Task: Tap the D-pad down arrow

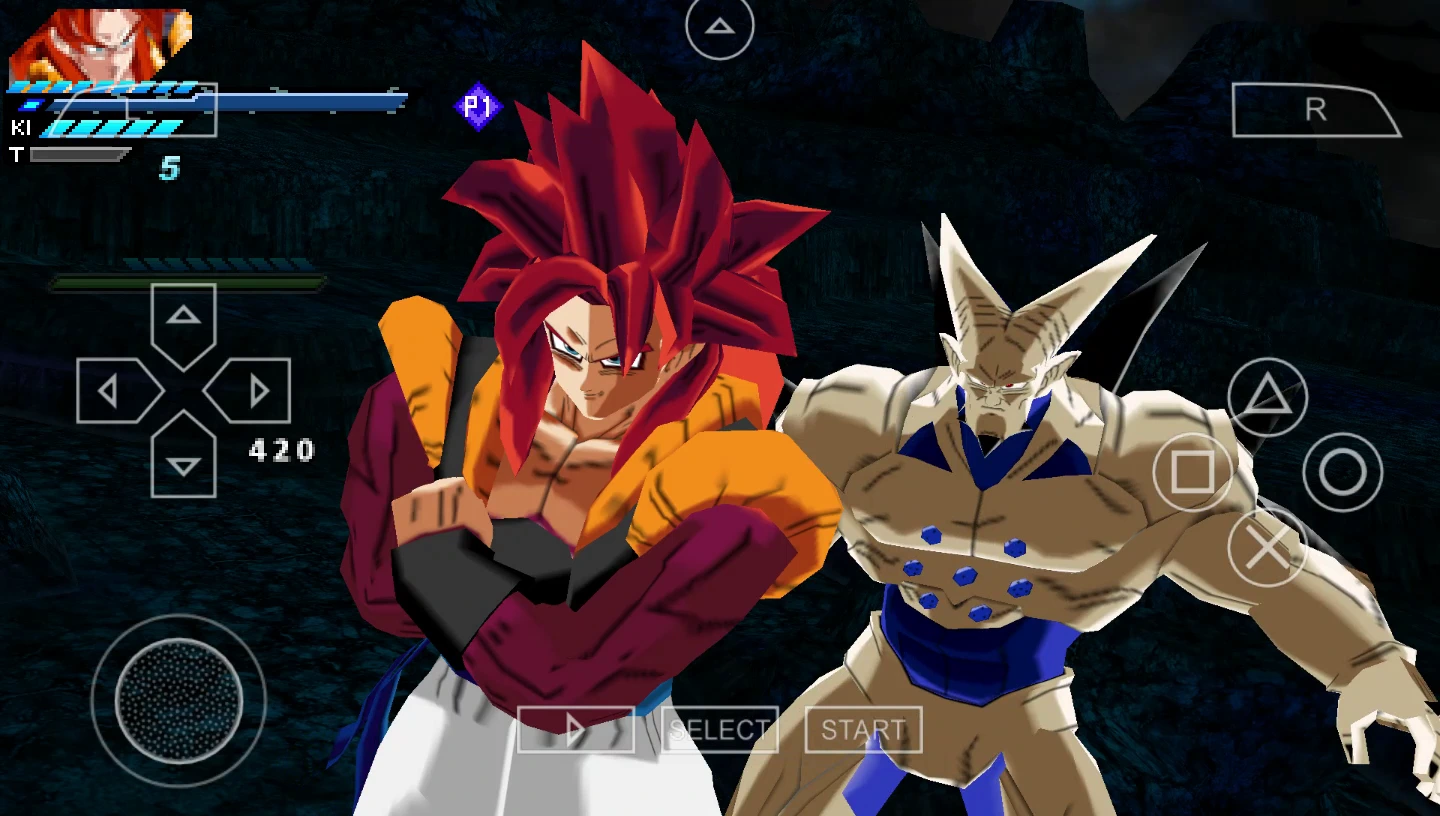Action: click(183, 460)
